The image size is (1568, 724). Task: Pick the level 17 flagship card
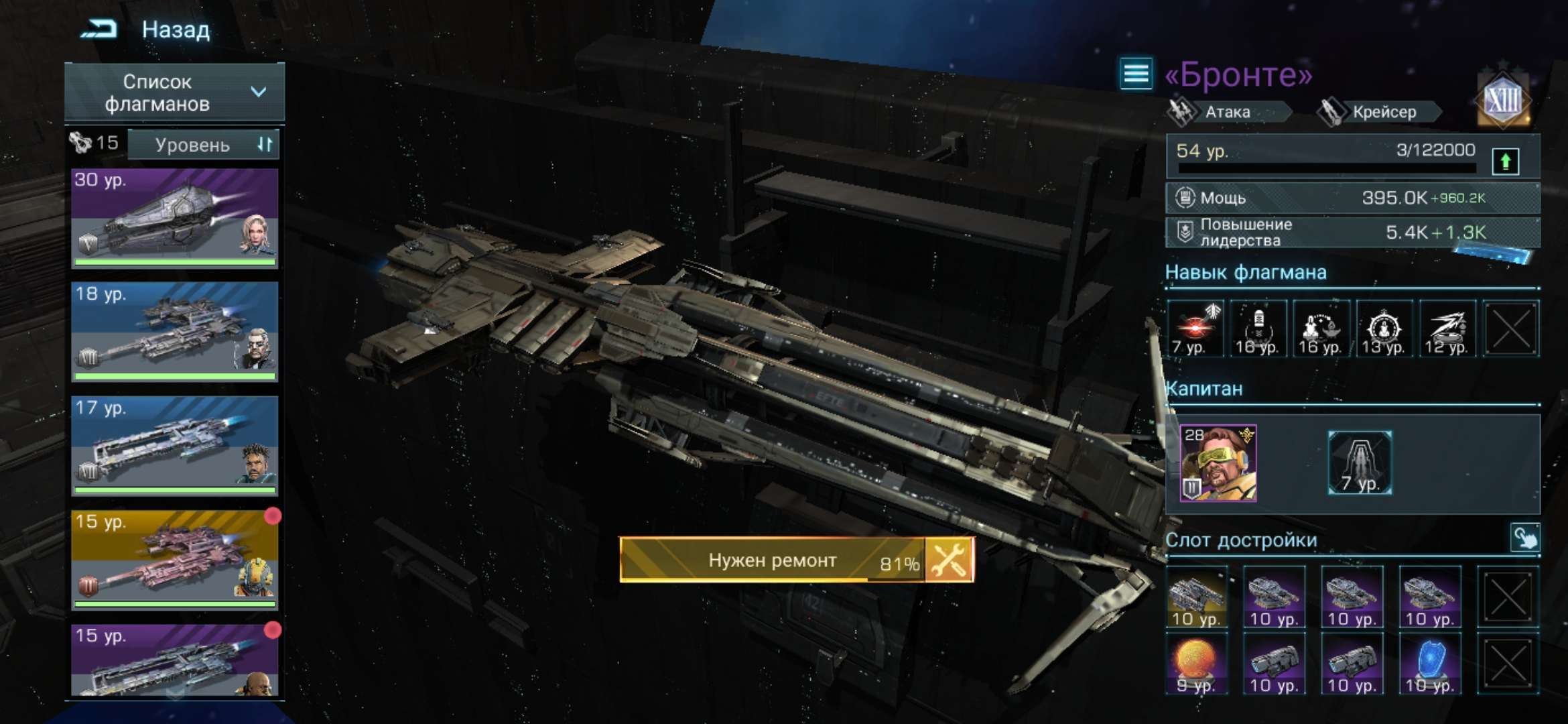click(x=174, y=446)
